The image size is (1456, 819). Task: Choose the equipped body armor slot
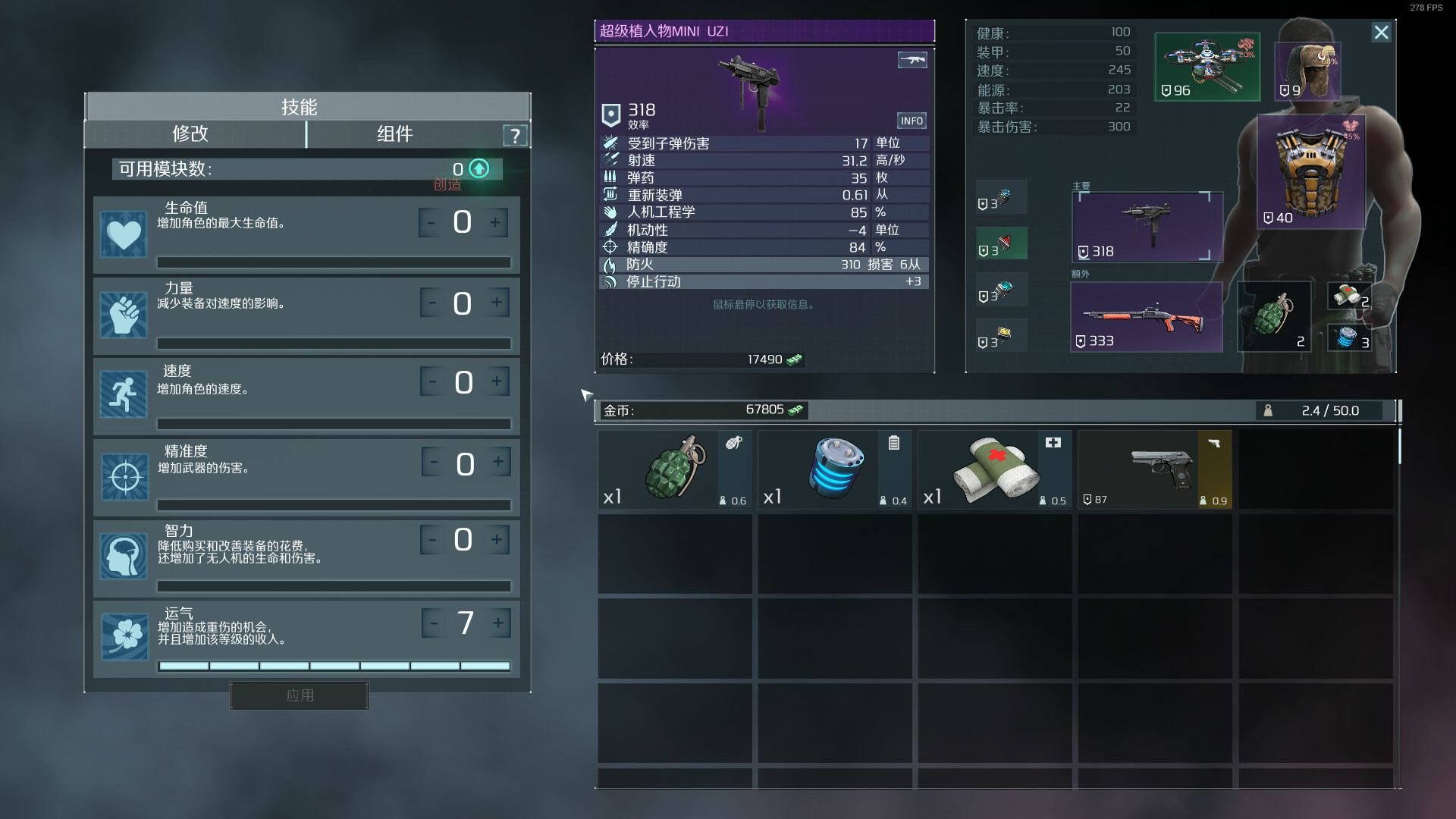[1310, 172]
